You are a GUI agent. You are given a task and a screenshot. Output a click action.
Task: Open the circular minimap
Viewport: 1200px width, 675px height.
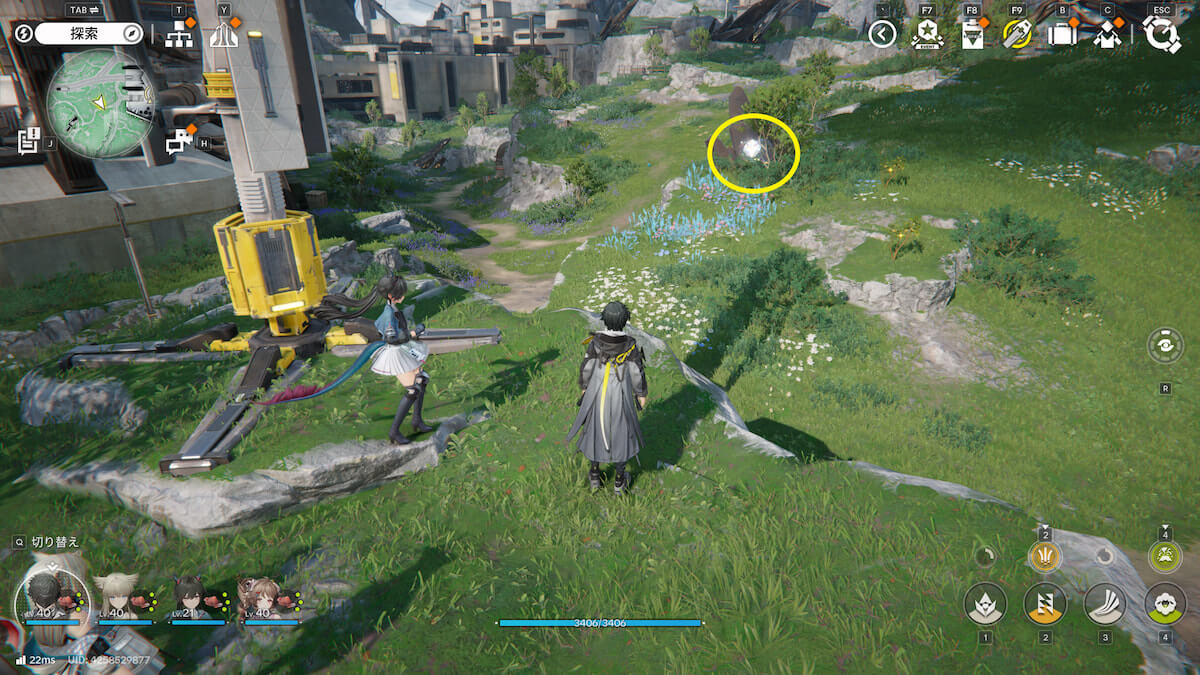coord(100,102)
